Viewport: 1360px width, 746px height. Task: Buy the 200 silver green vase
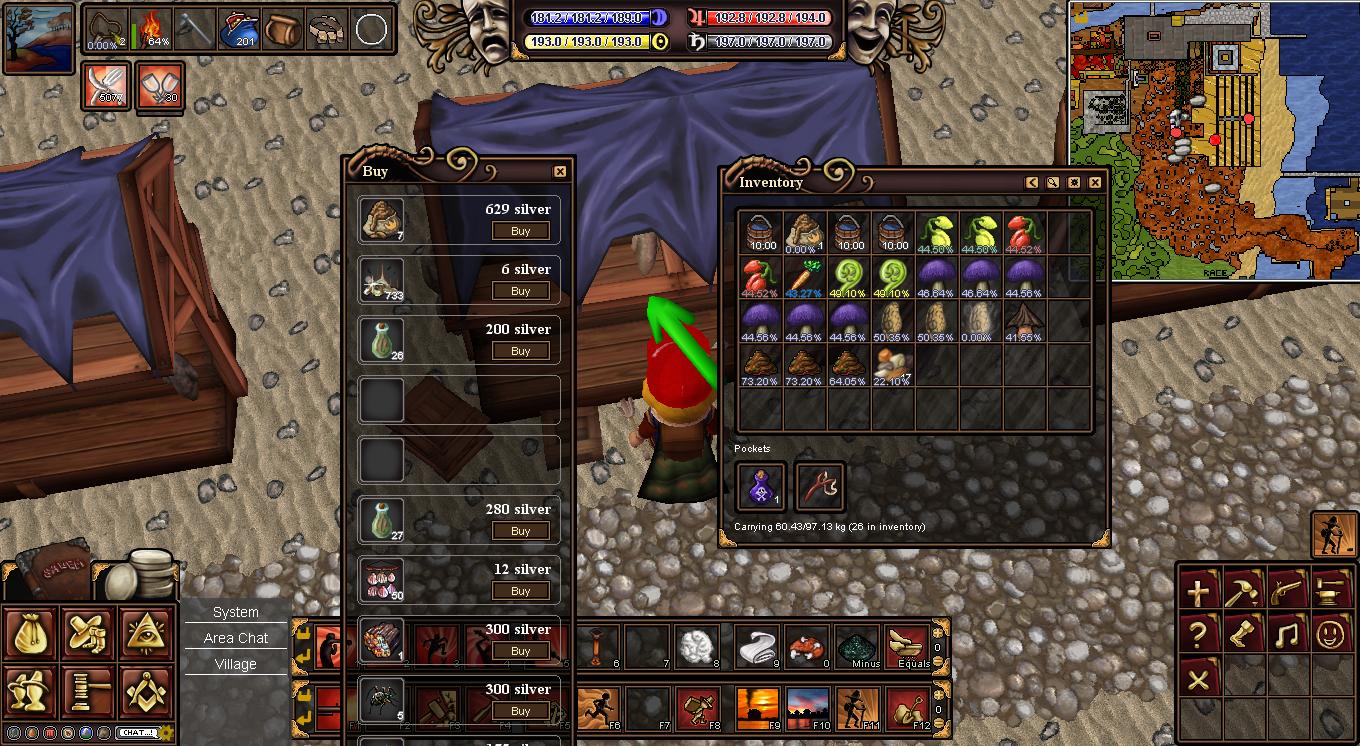pos(520,351)
